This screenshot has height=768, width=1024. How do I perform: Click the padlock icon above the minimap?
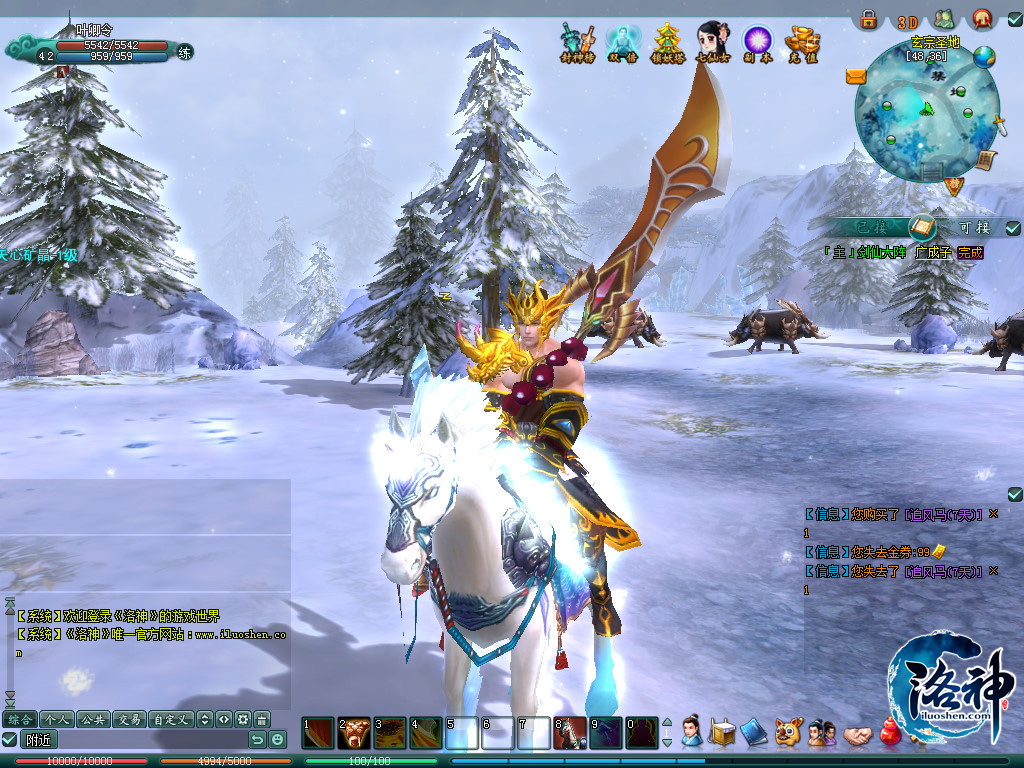[x=869, y=19]
